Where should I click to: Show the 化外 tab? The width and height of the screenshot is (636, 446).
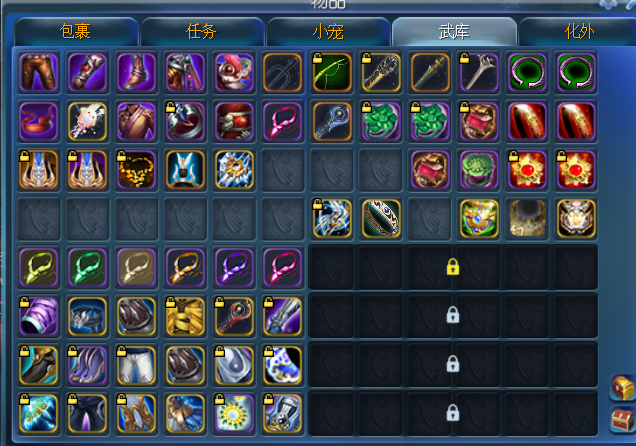click(578, 31)
